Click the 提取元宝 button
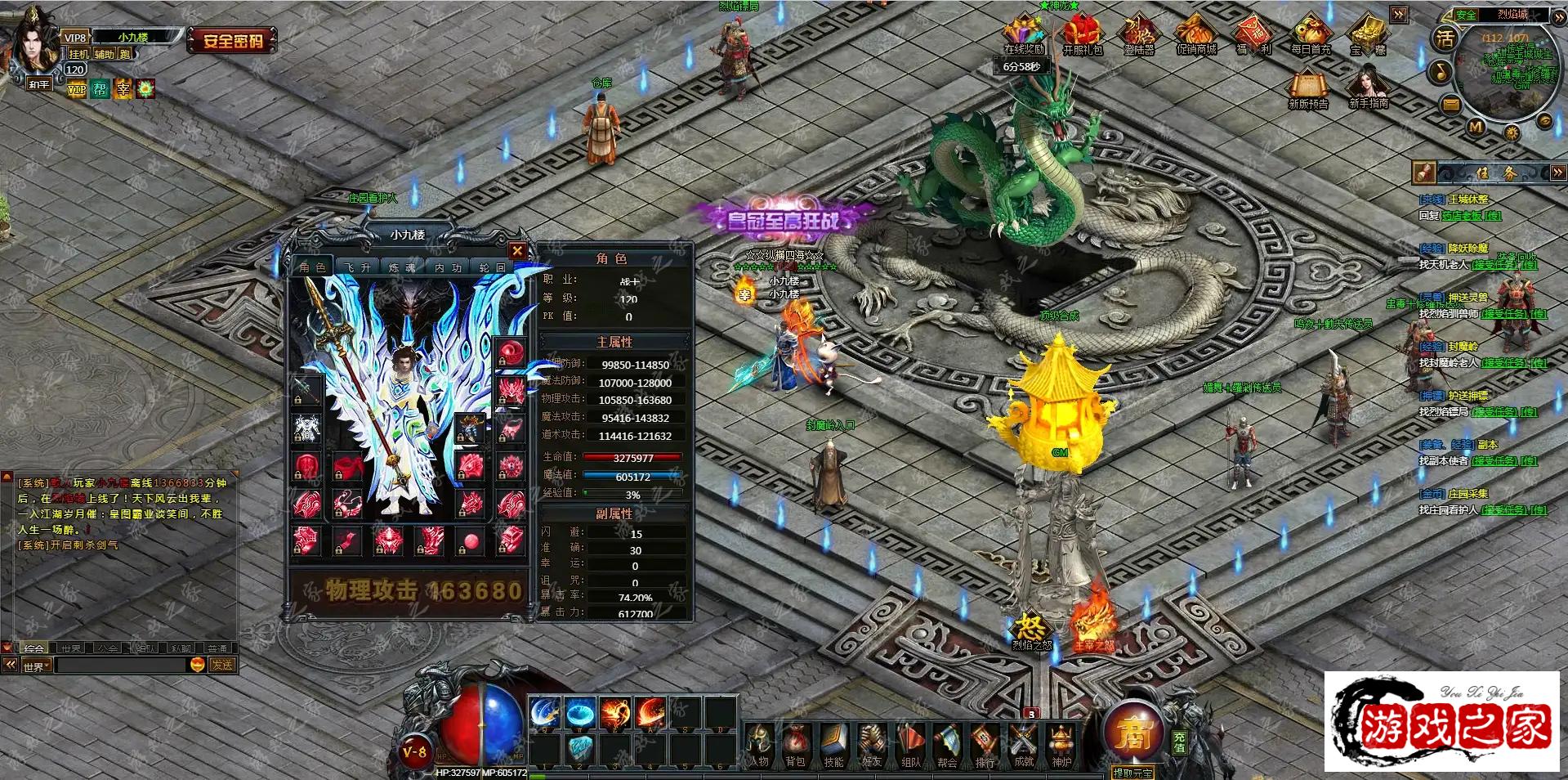The height and width of the screenshot is (780, 1568). point(1132,773)
